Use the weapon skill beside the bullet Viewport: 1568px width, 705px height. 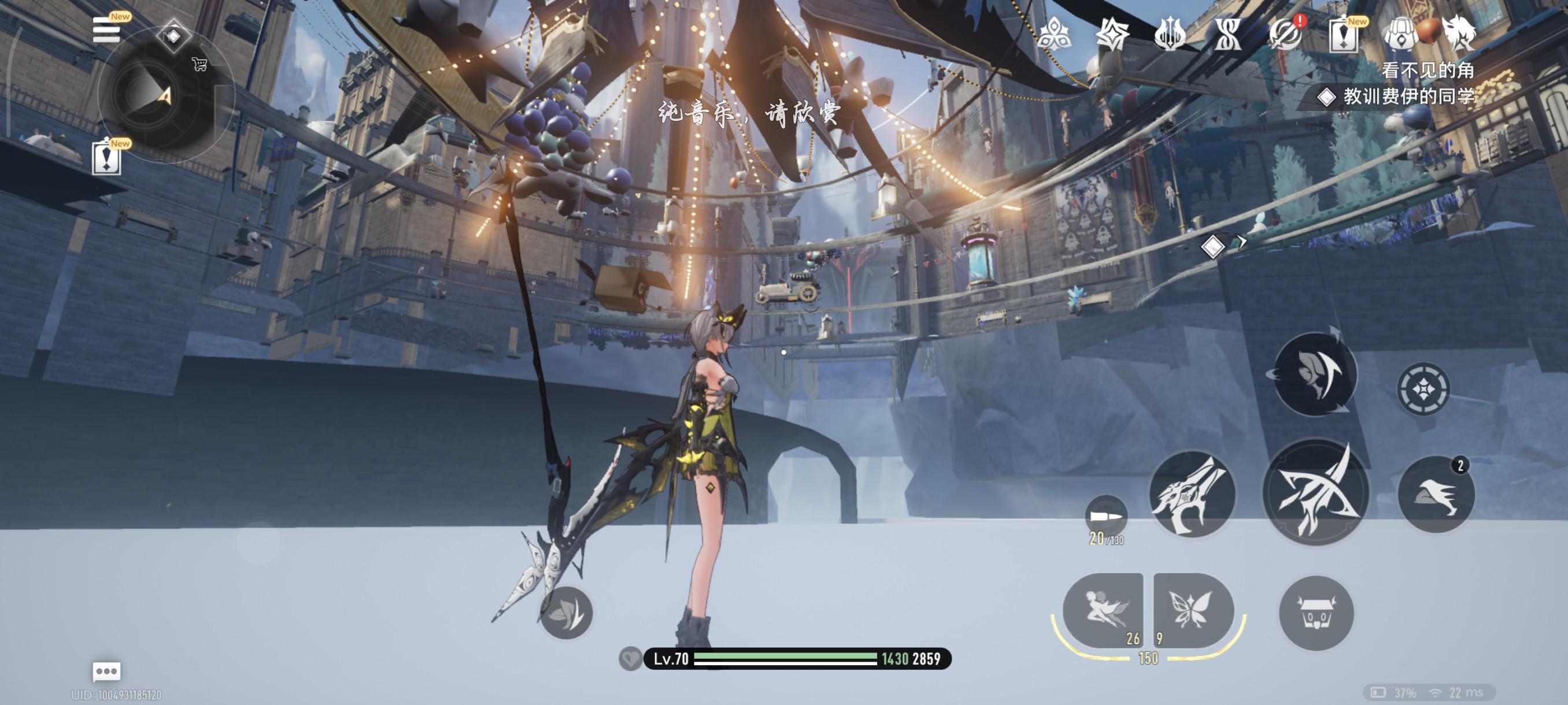(x=1191, y=495)
